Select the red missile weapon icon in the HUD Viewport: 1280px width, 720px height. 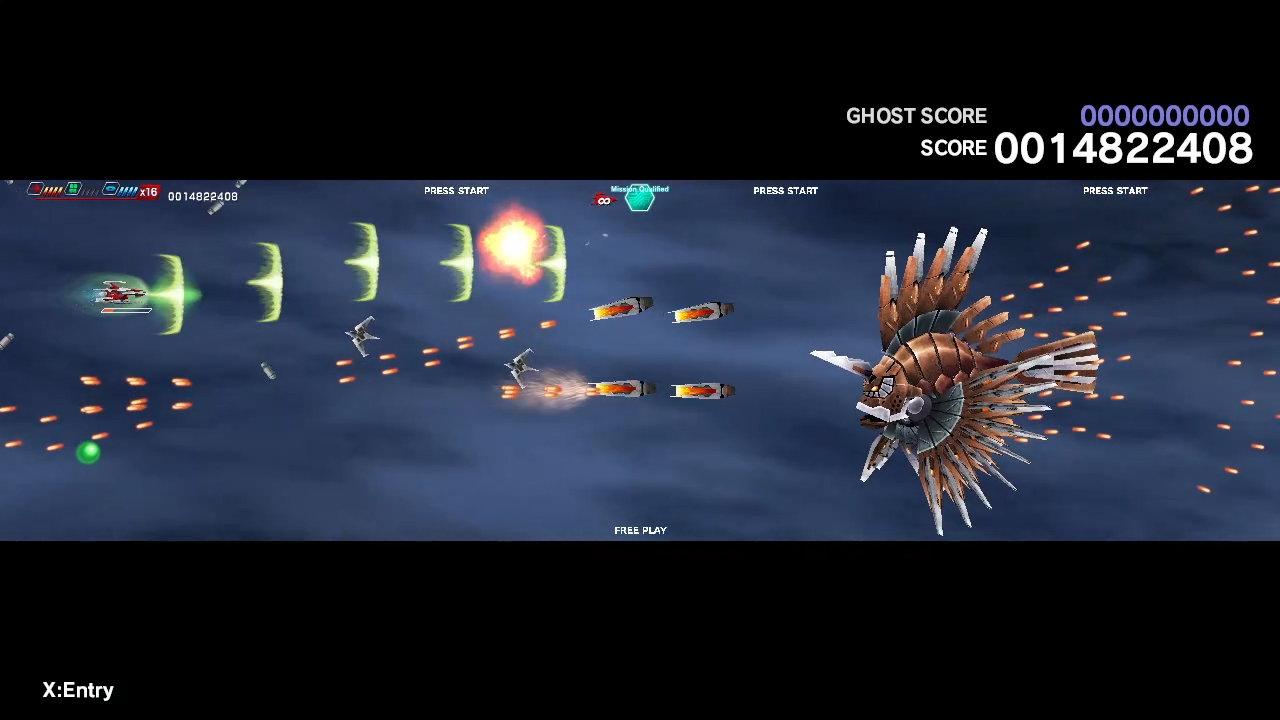35,188
